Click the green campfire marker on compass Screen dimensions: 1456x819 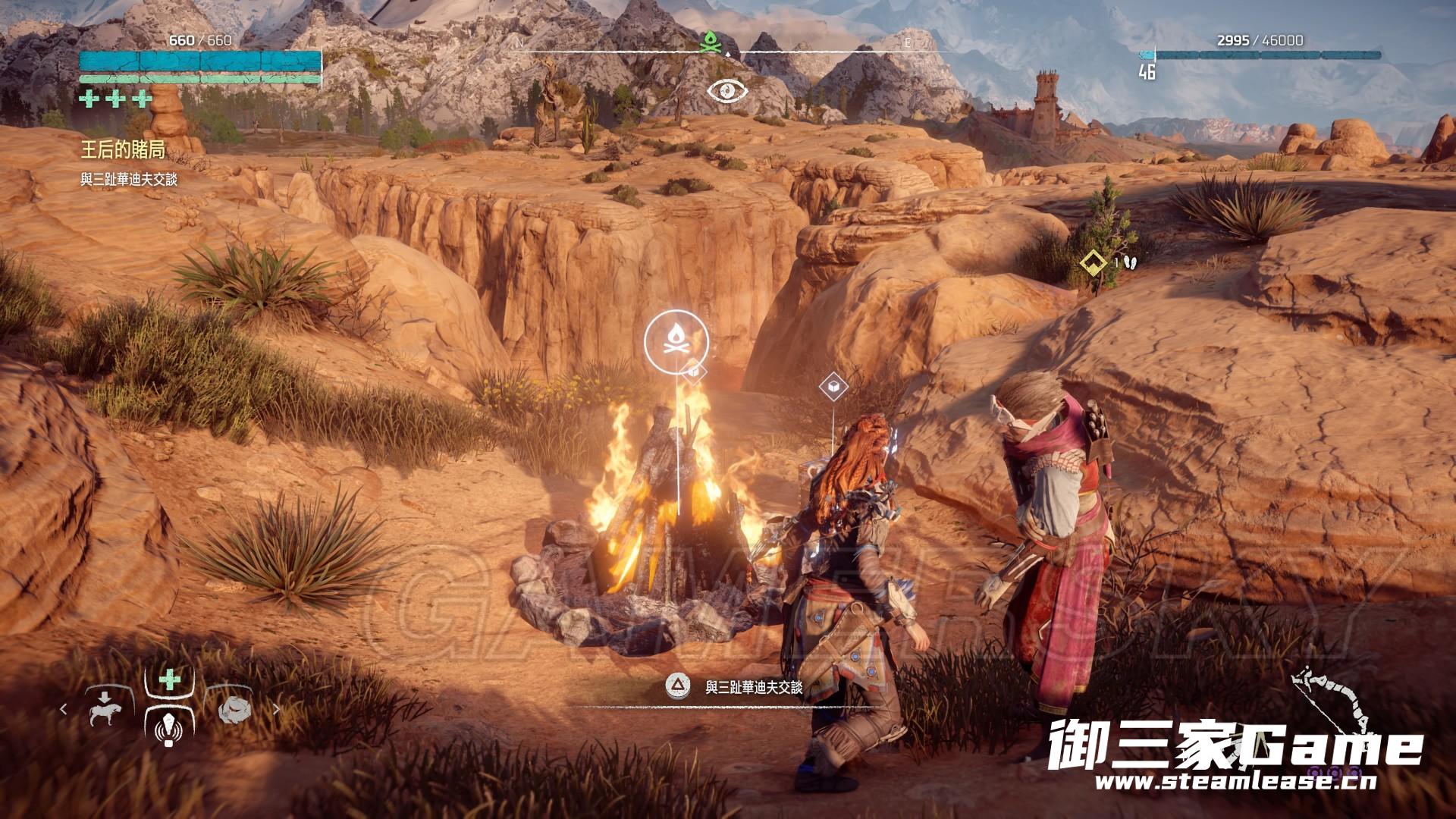(x=711, y=42)
